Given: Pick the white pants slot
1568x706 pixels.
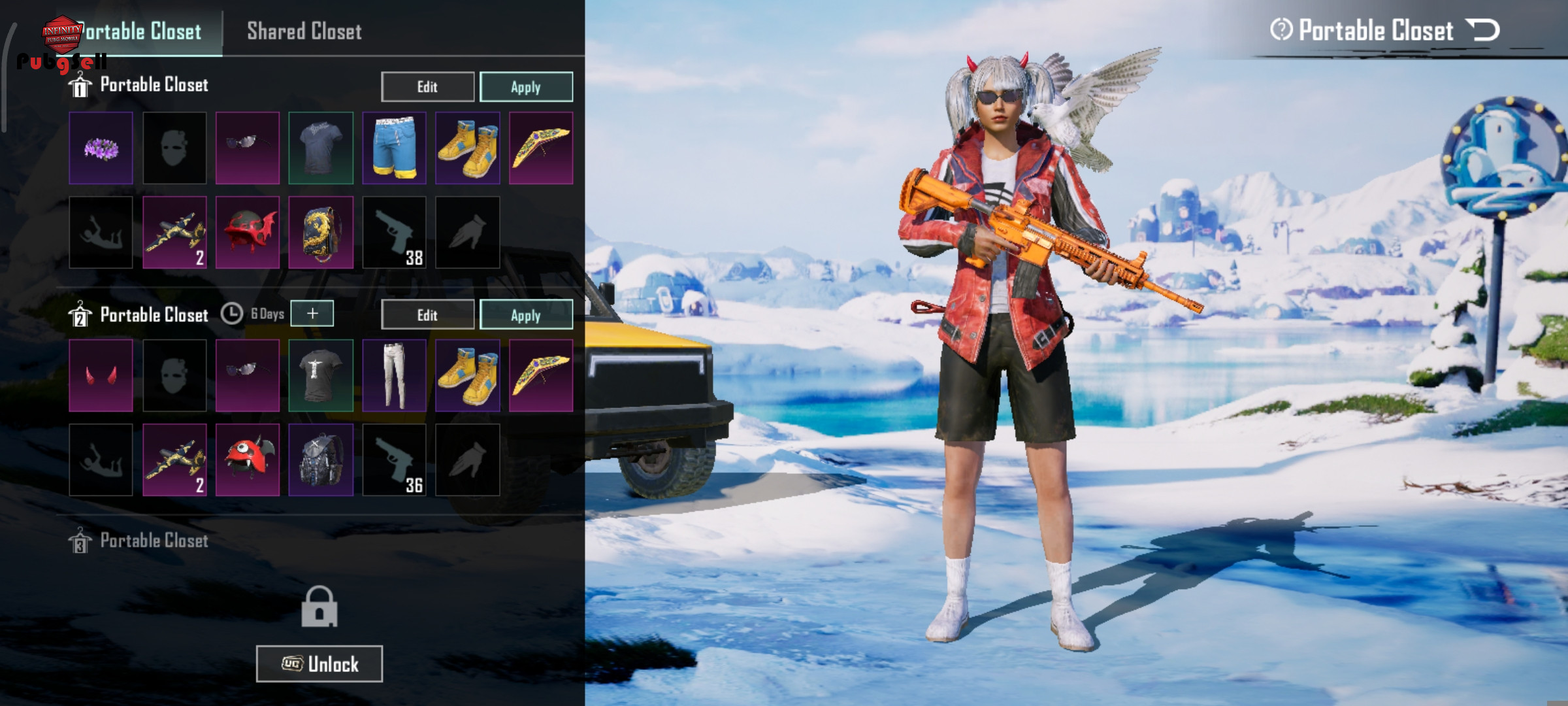Looking at the screenshot, I should point(394,375).
